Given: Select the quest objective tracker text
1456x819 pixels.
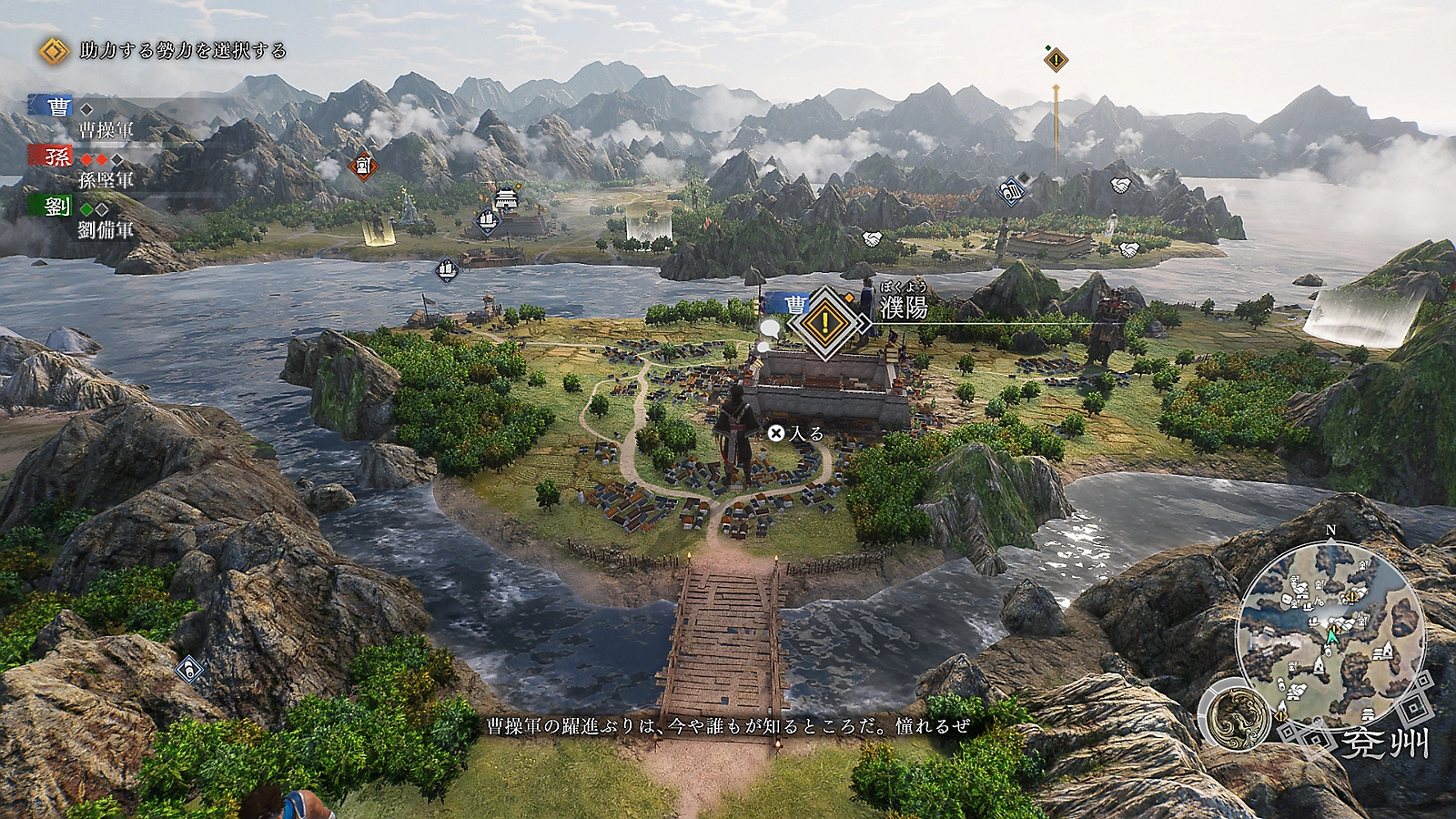Looking at the screenshot, I should tap(182, 51).
